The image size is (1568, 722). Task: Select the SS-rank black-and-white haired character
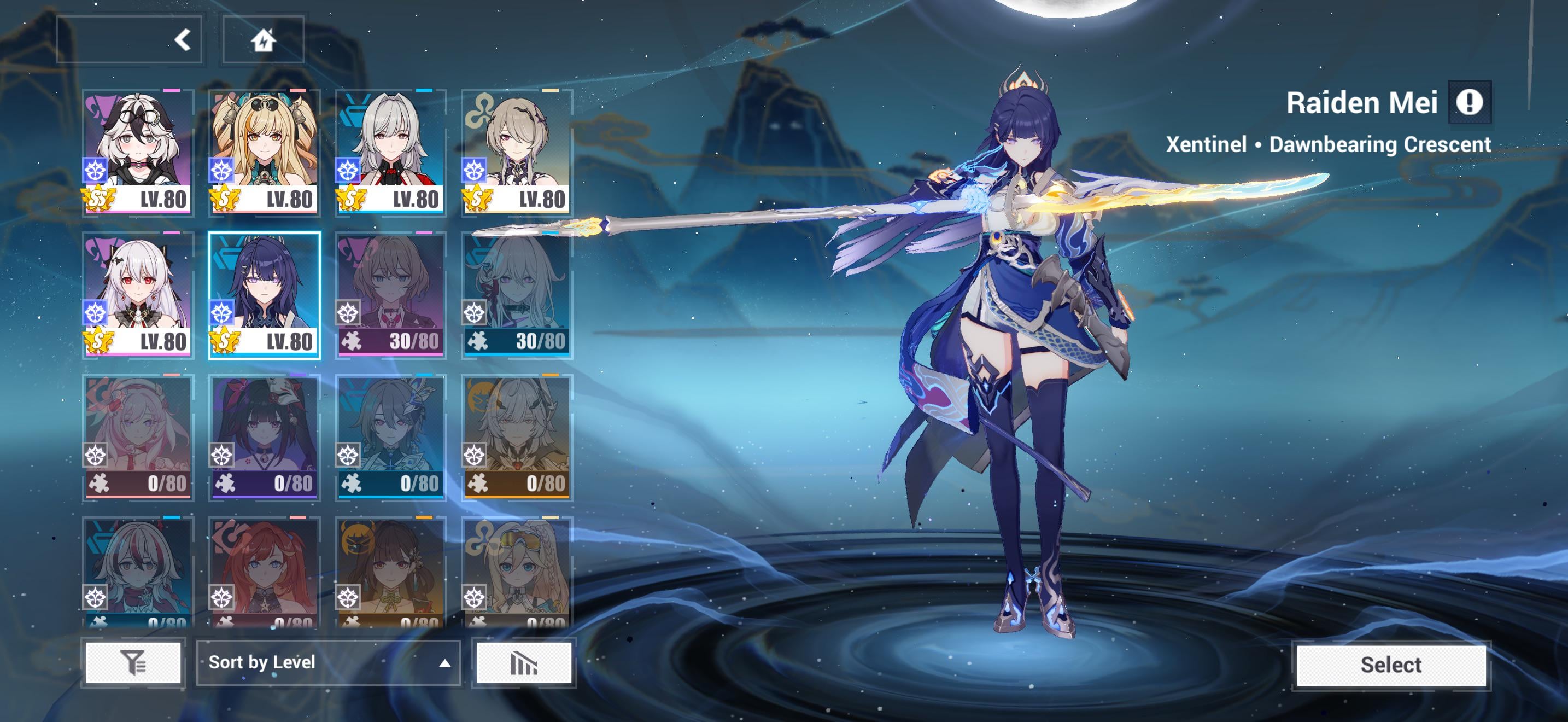(138, 152)
